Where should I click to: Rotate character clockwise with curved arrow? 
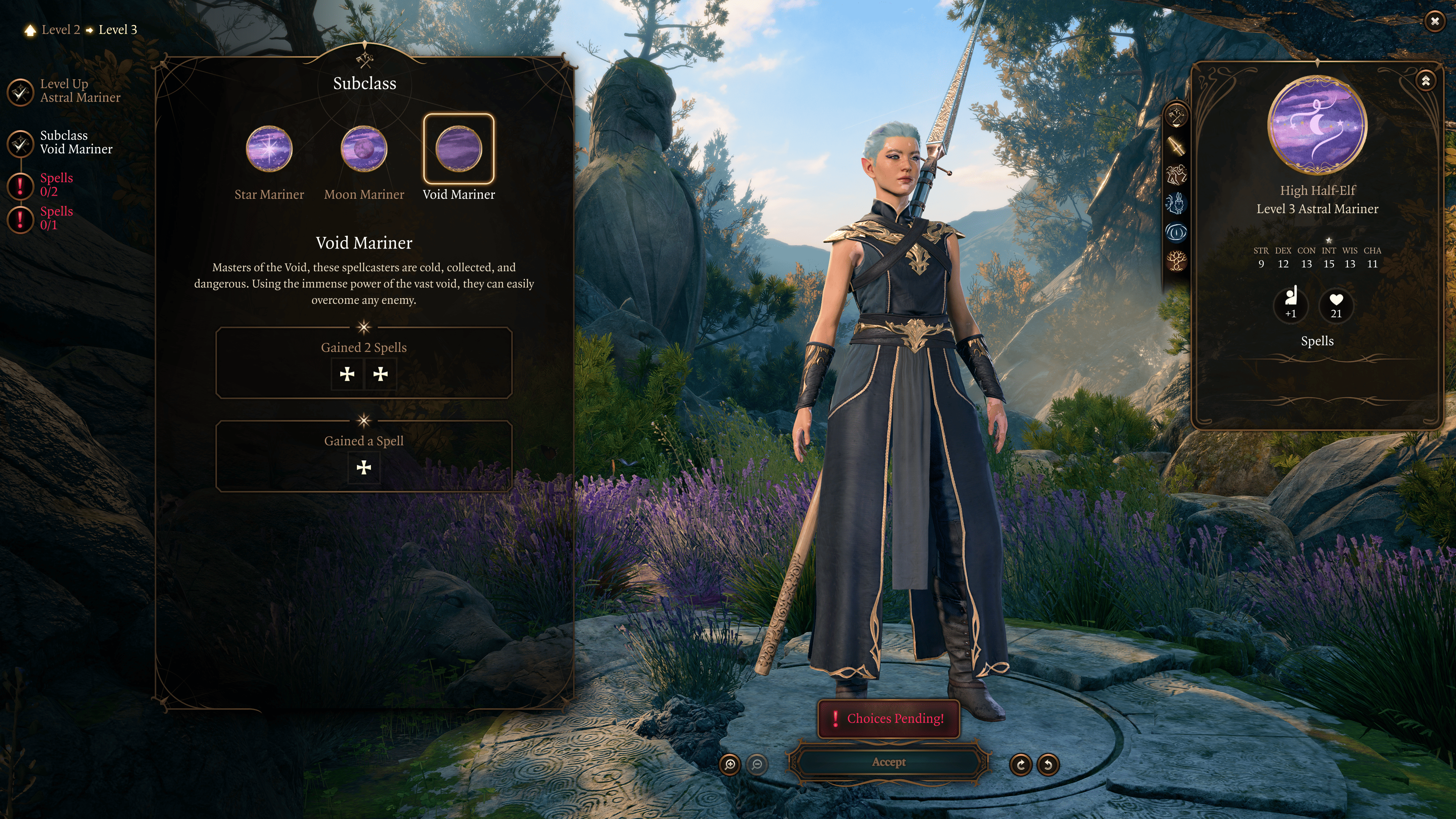pos(1021,765)
